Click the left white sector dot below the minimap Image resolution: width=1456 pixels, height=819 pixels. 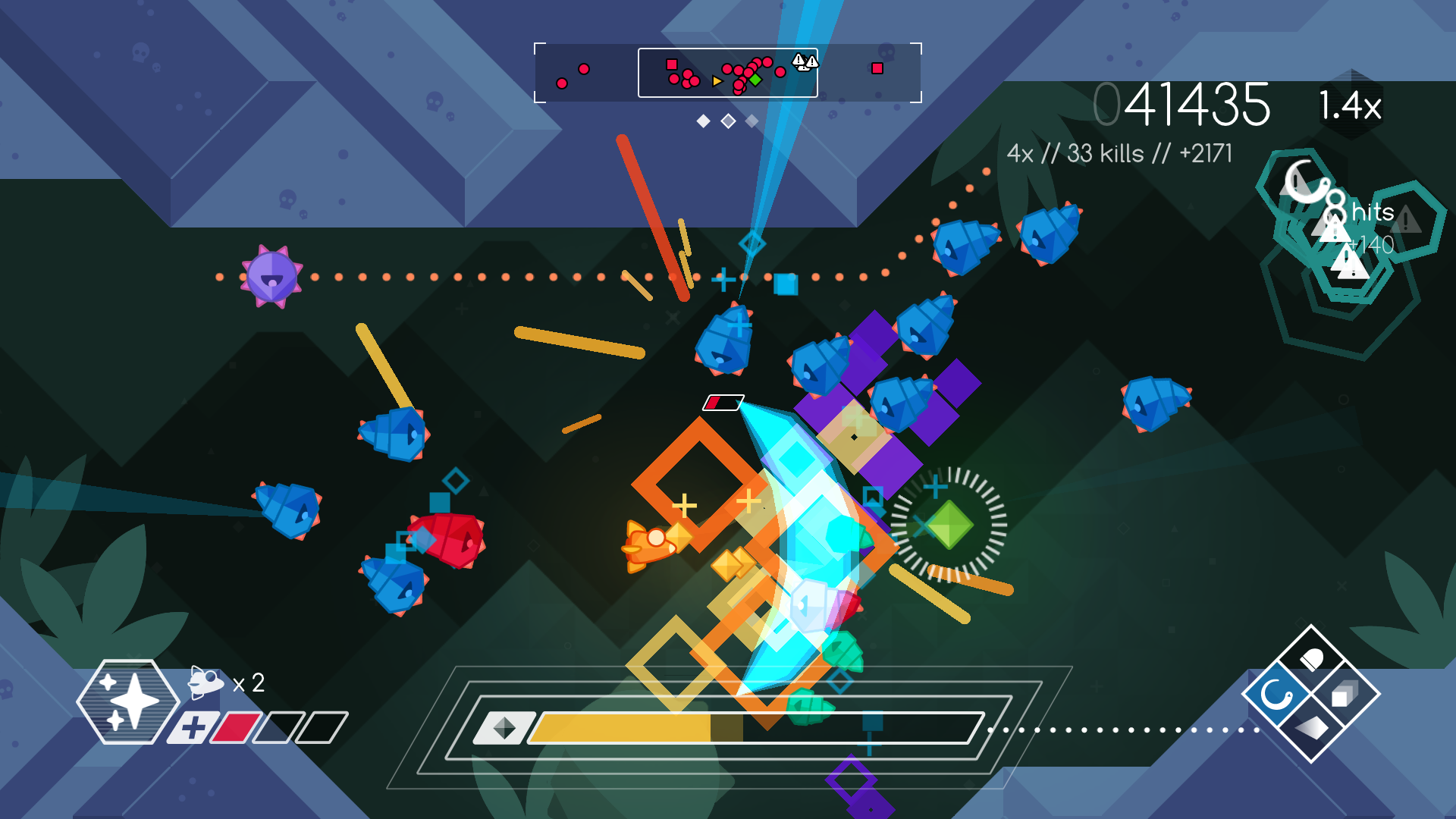[x=702, y=119]
